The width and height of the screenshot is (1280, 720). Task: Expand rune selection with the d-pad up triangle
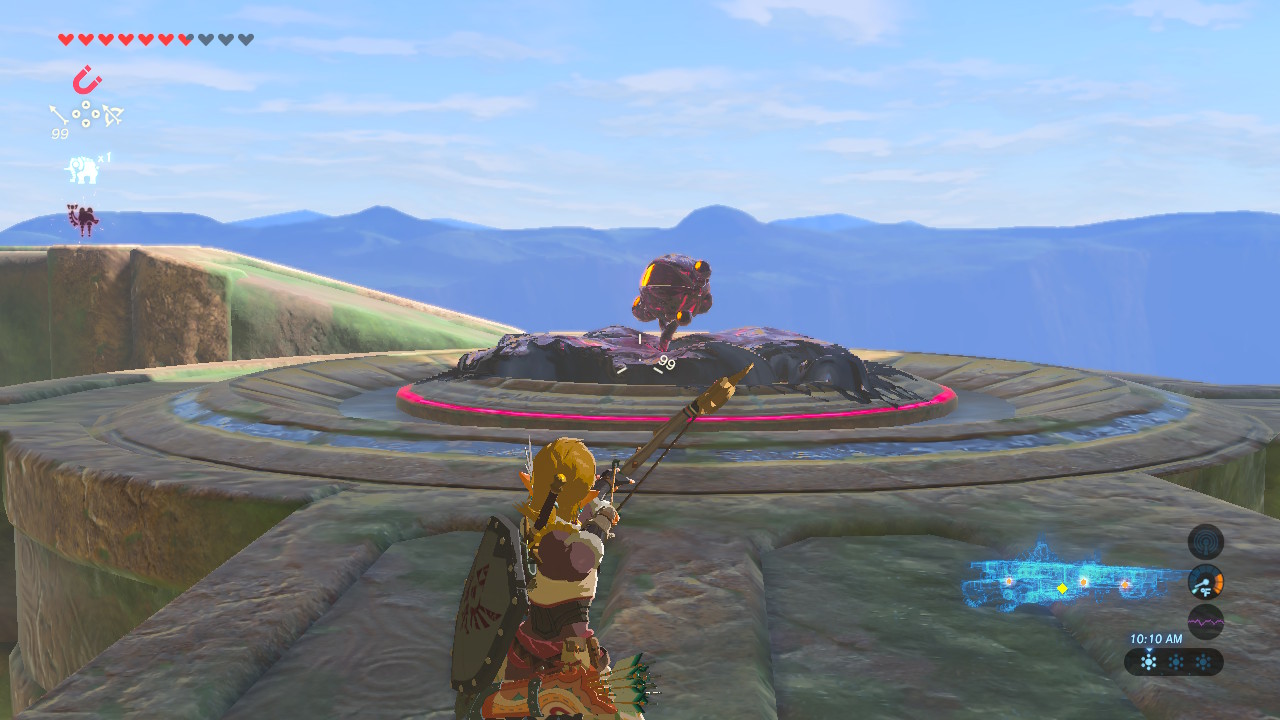point(84,103)
